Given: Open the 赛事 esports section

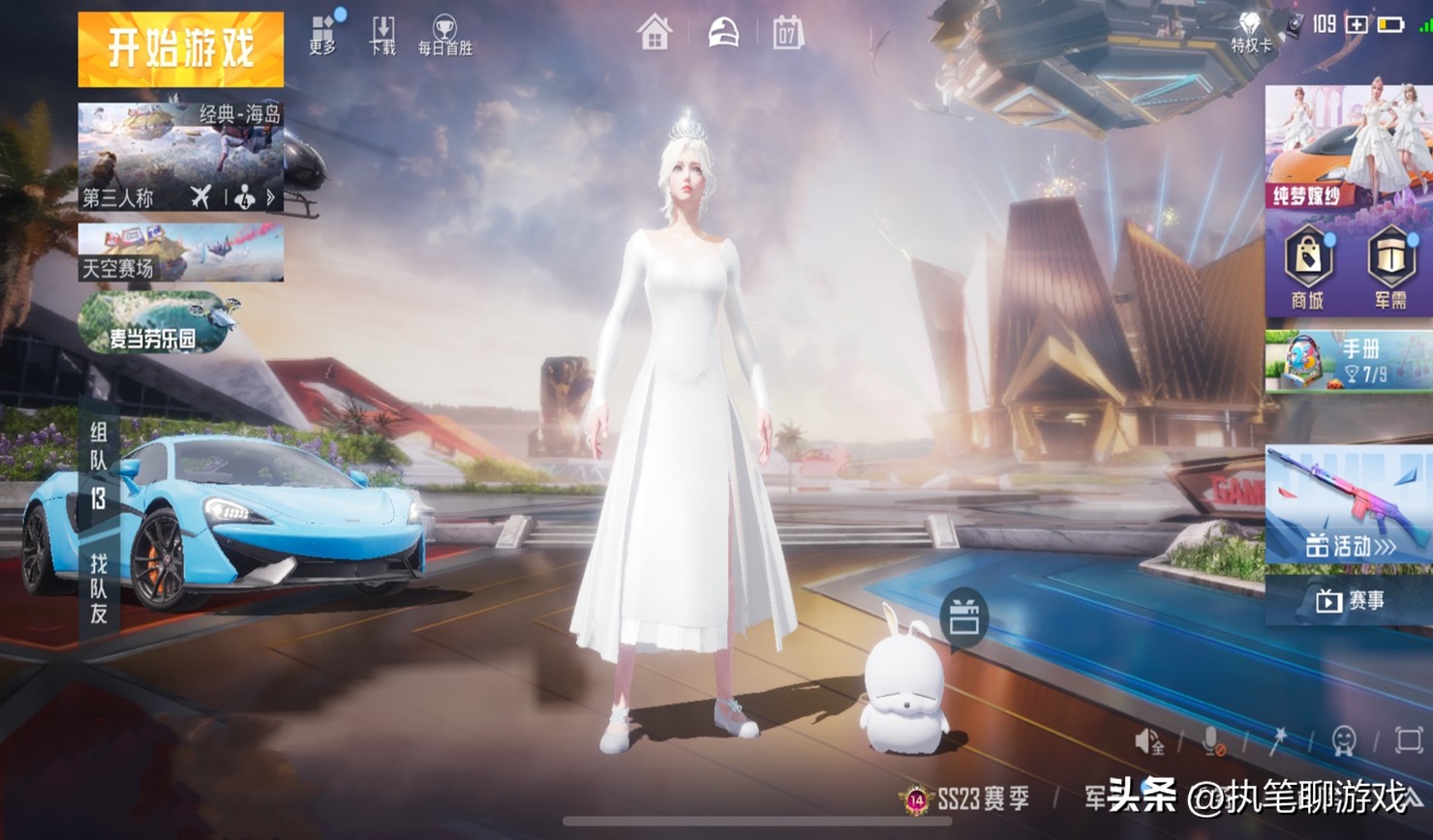Looking at the screenshot, I should click(x=1350, y=601).
